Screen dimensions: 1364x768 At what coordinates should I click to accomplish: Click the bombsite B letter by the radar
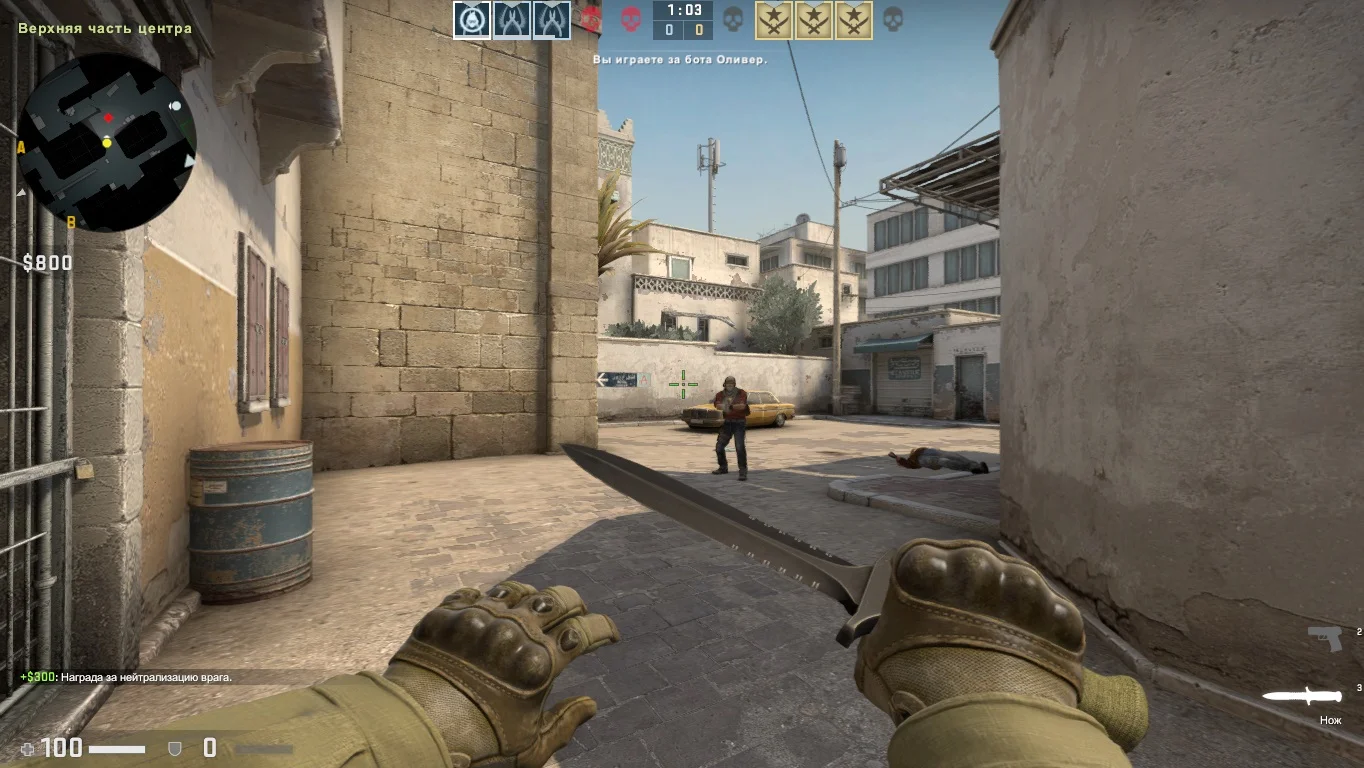tap(71, 222)
